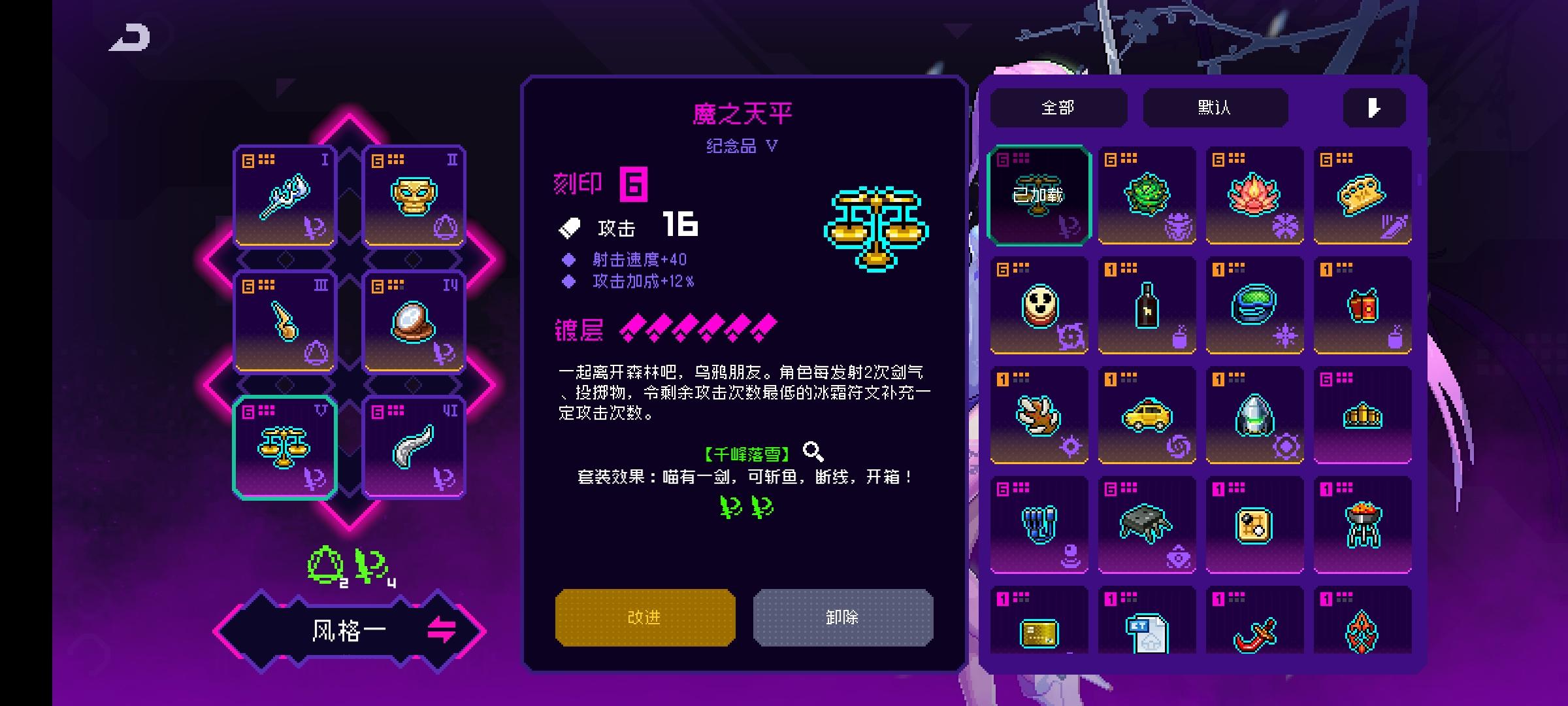Select the golden knuckles souvenir
Screen dimensions: 1568x706
1361,194
